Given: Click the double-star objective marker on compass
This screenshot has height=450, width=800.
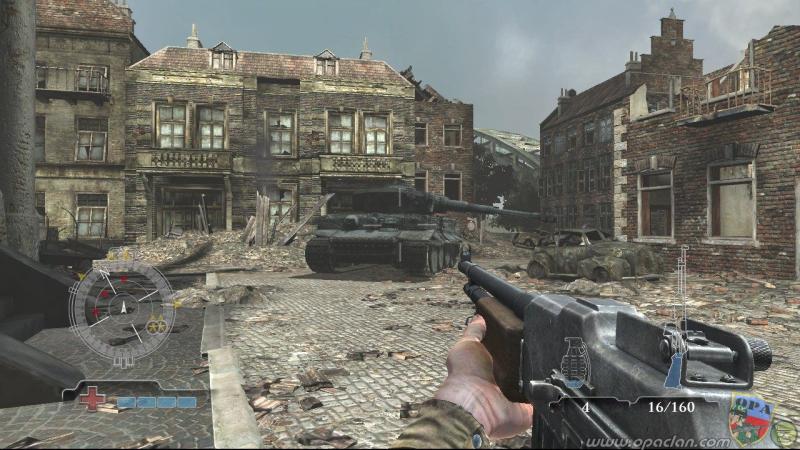Looking at the screenshot, I should click(x=156, y=326).
